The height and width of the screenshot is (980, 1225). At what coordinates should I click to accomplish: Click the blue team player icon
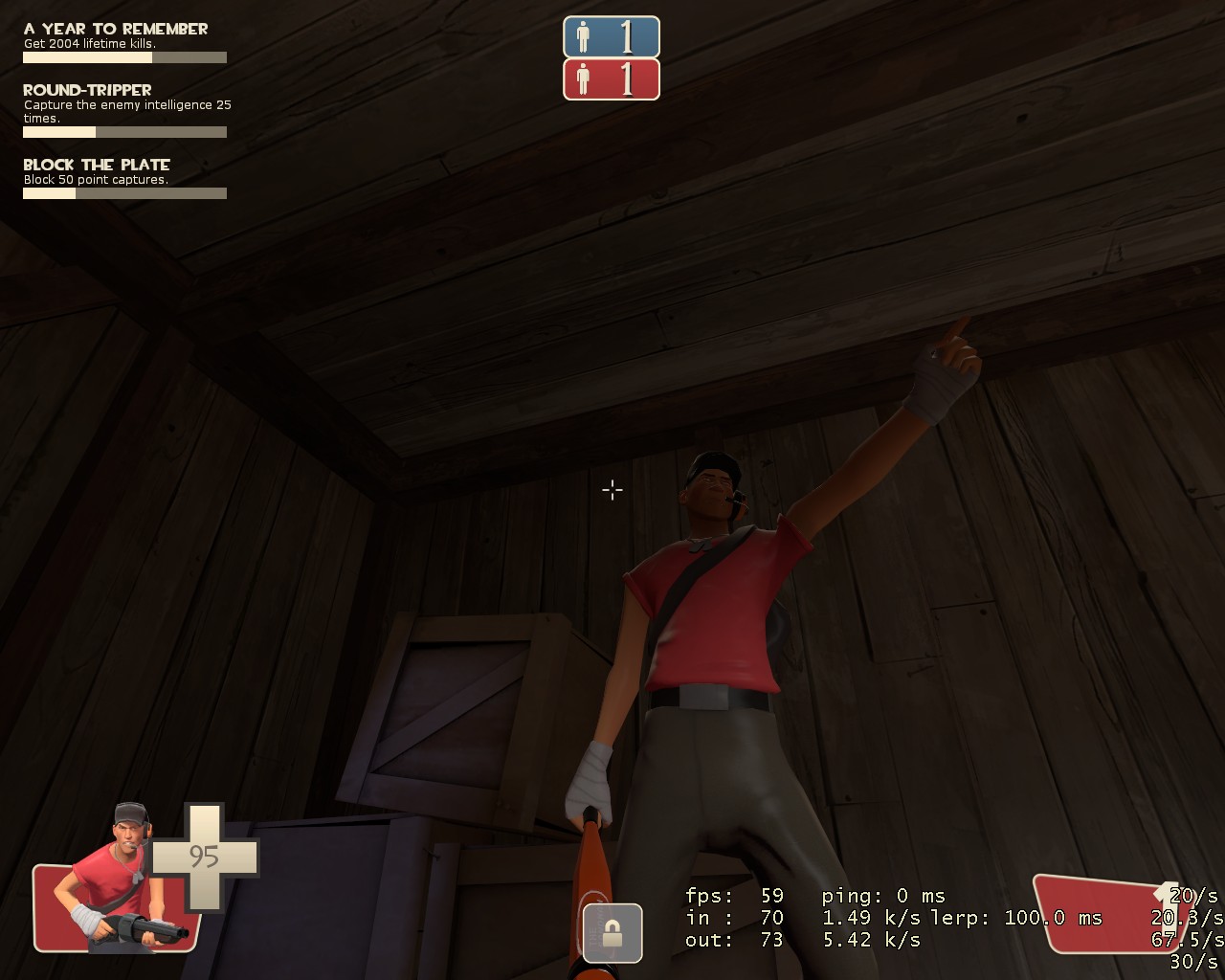click(582, 37)
